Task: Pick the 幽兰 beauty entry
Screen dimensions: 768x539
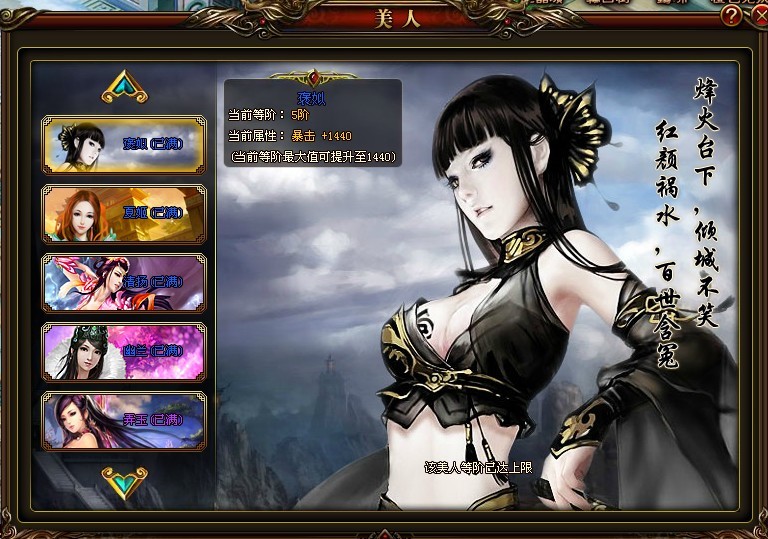Action: 124,352
